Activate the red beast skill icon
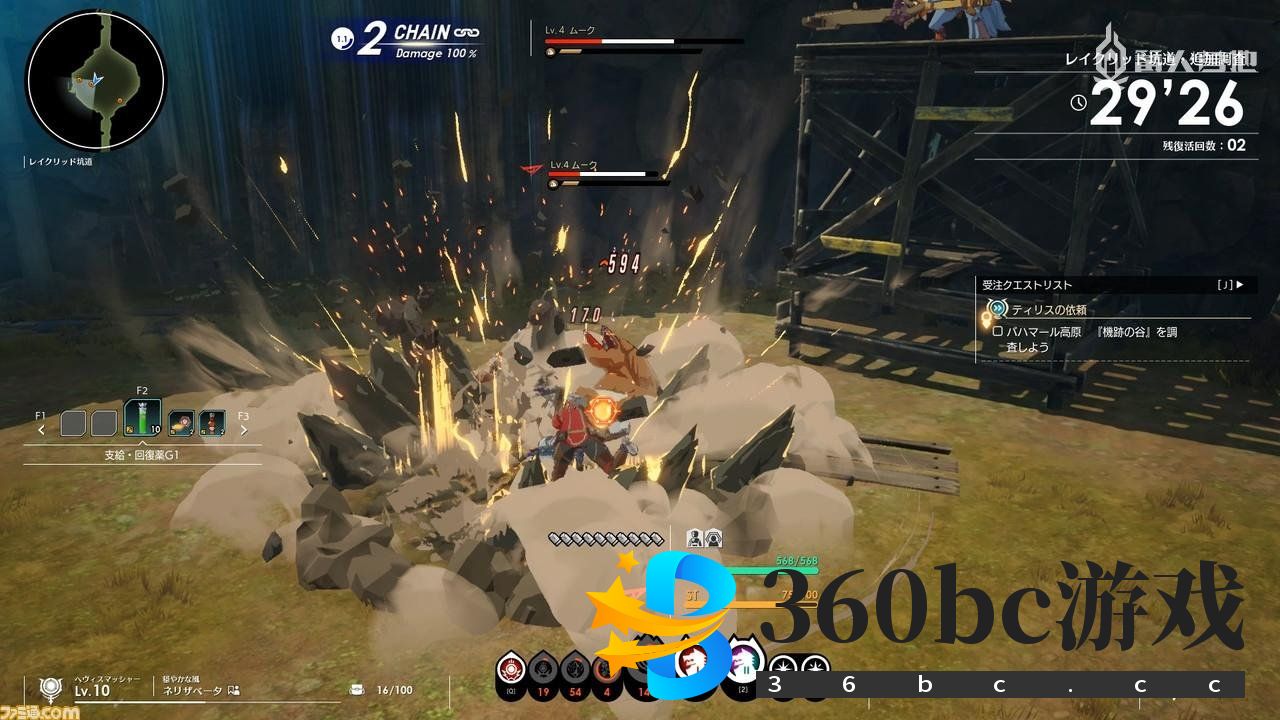The height and width of the screenshot is (720, 1280). point(693,660)
